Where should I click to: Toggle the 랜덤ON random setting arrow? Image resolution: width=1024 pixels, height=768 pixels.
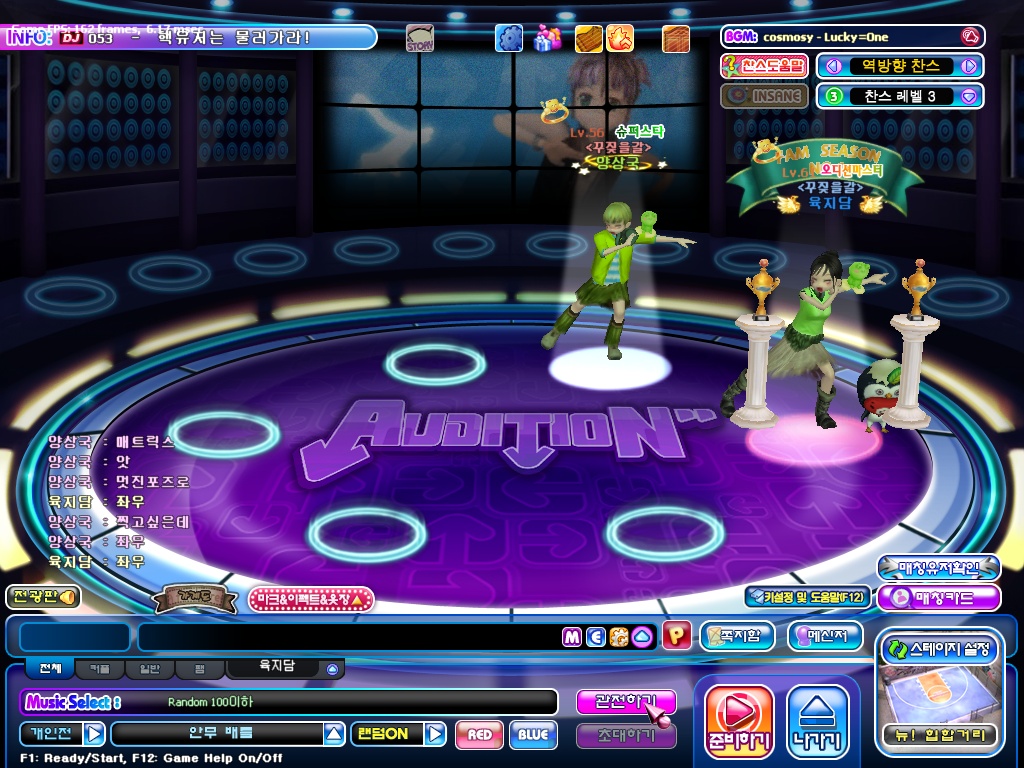tap(435, 735)
